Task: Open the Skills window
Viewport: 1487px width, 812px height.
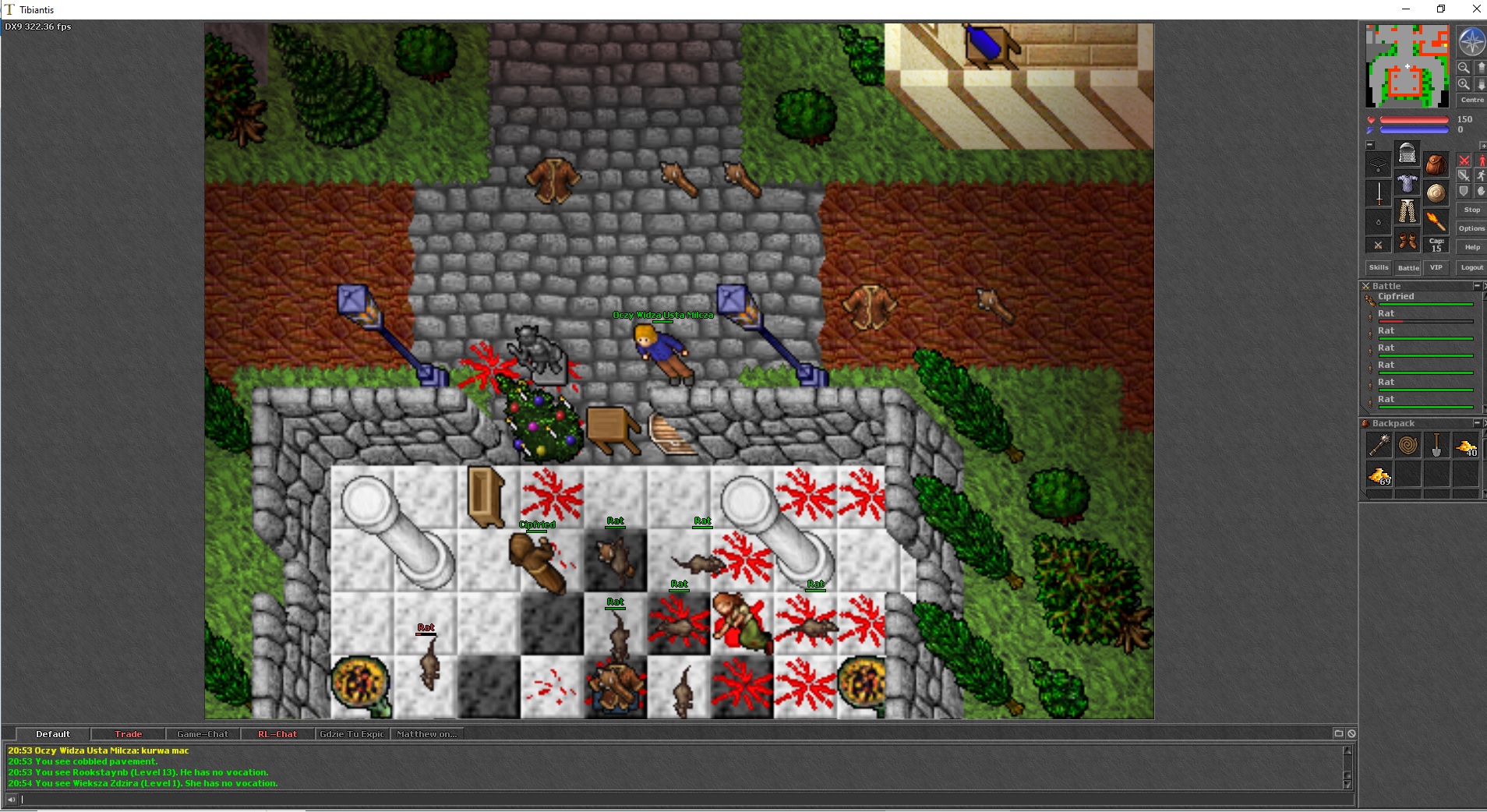Action: tap(1378, 267)
